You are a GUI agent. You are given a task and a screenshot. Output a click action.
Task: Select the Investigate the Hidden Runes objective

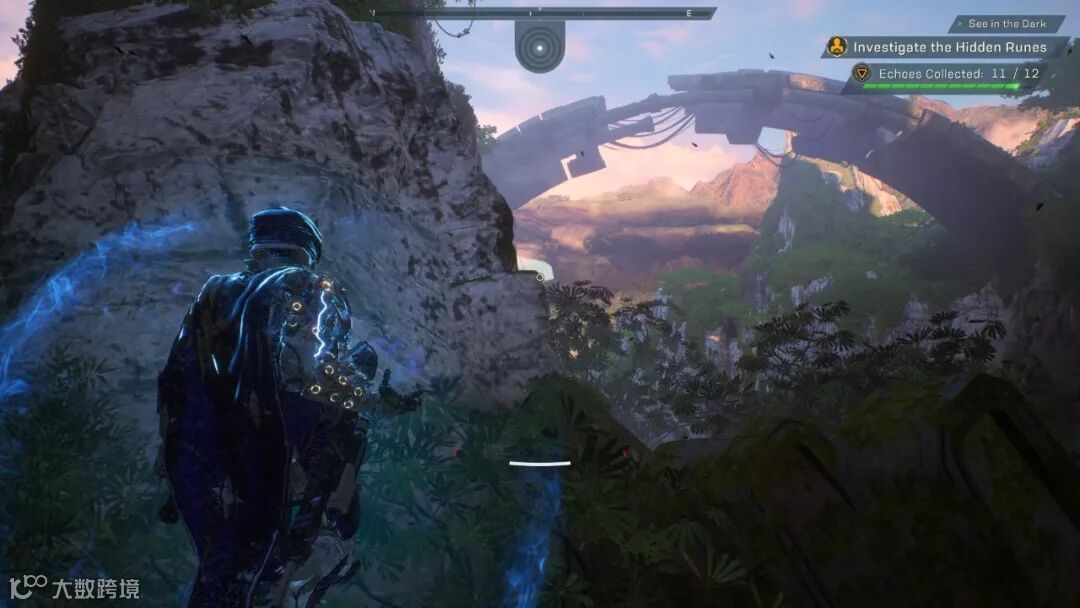(948, 47)
